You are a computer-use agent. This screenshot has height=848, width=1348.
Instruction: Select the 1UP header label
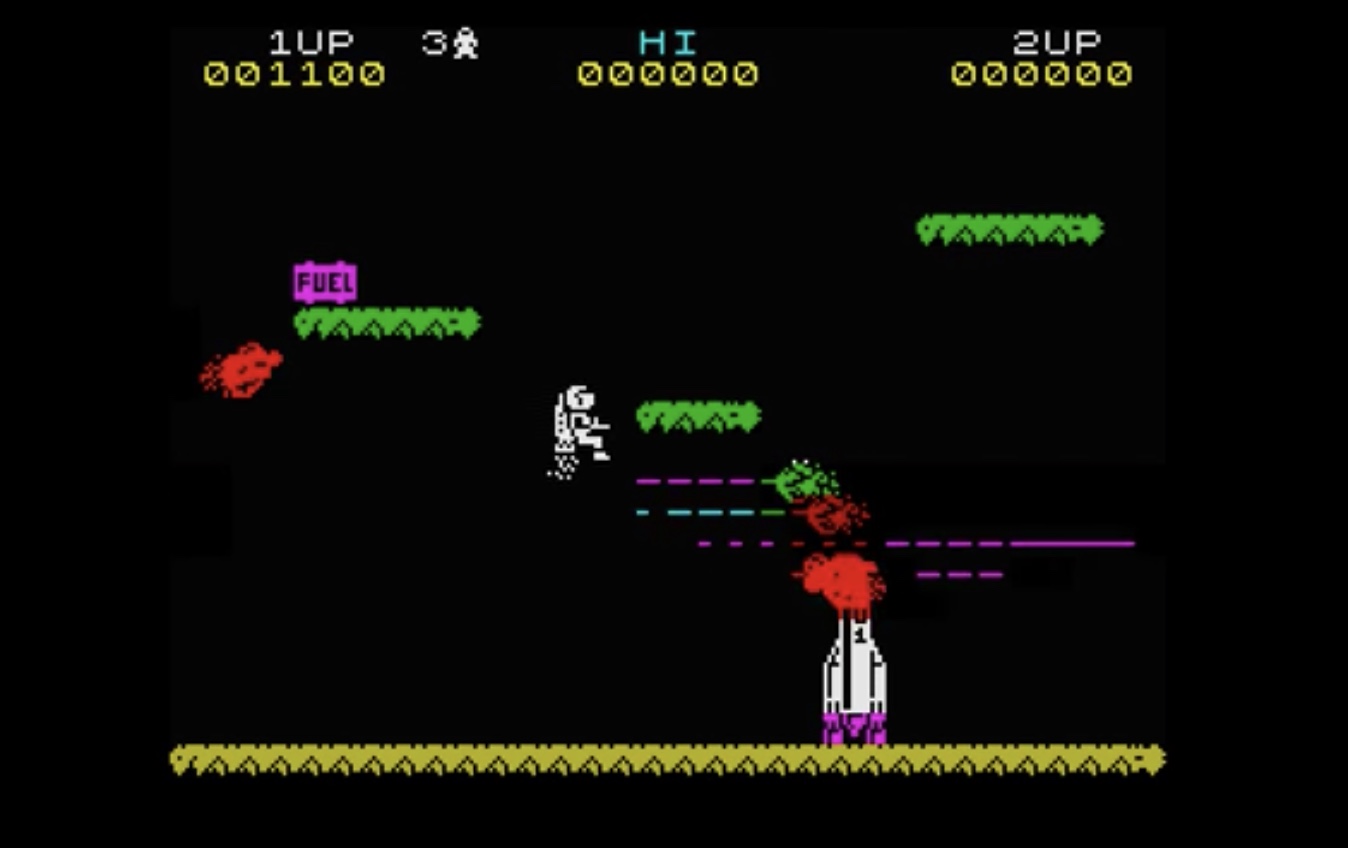[310, 41]
